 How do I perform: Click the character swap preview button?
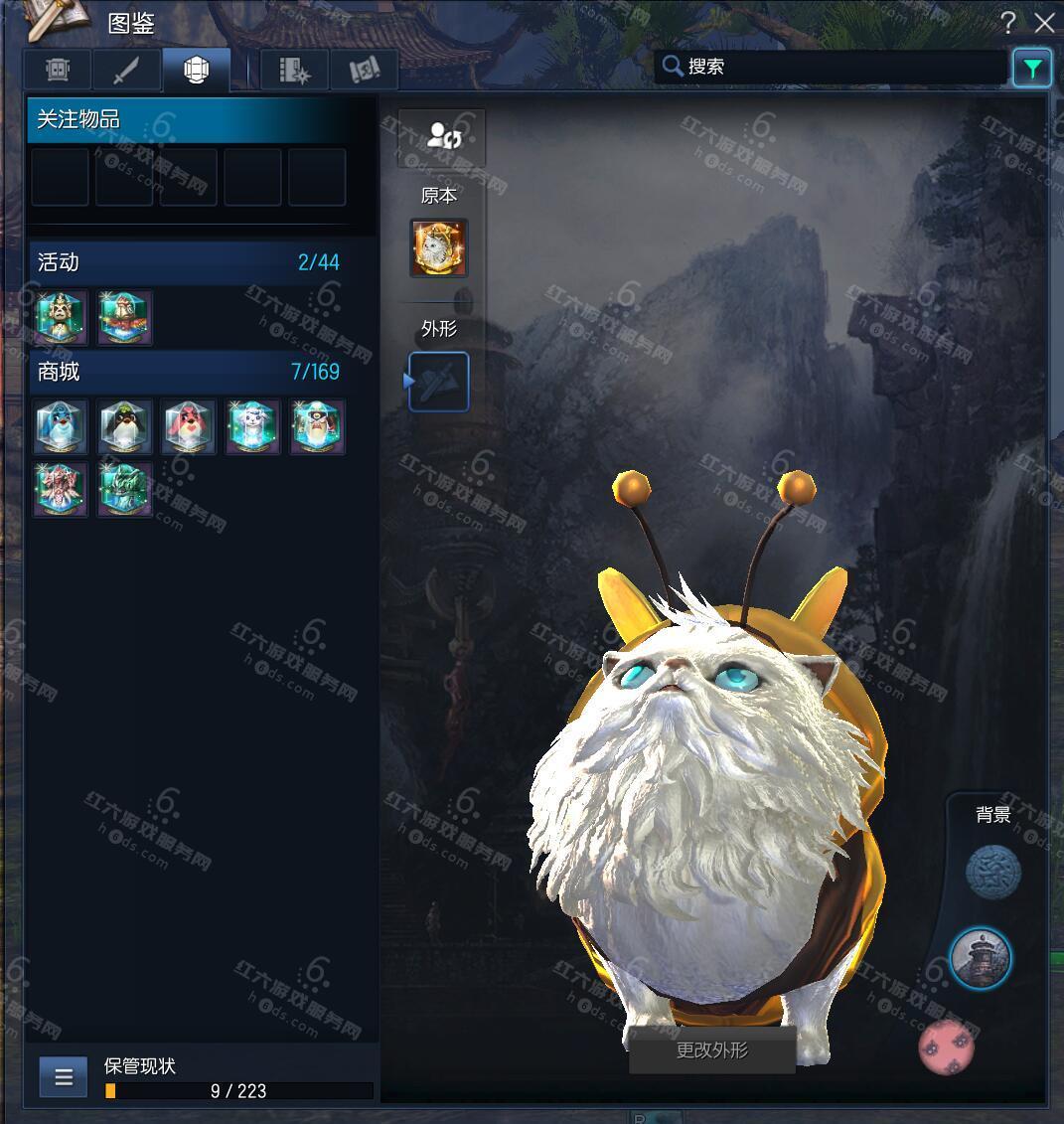441,137
